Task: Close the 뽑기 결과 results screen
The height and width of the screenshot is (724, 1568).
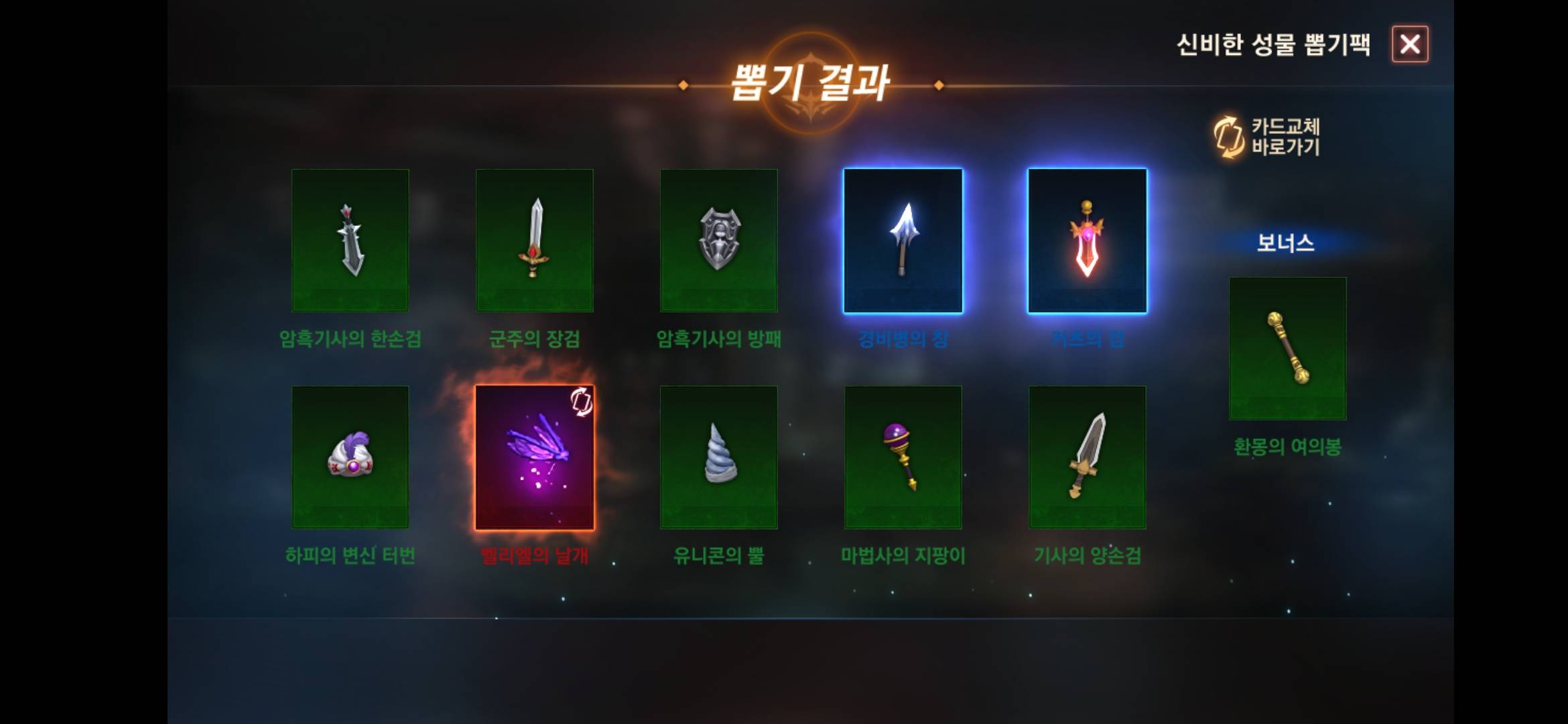Action: (x=1410, y=45)
